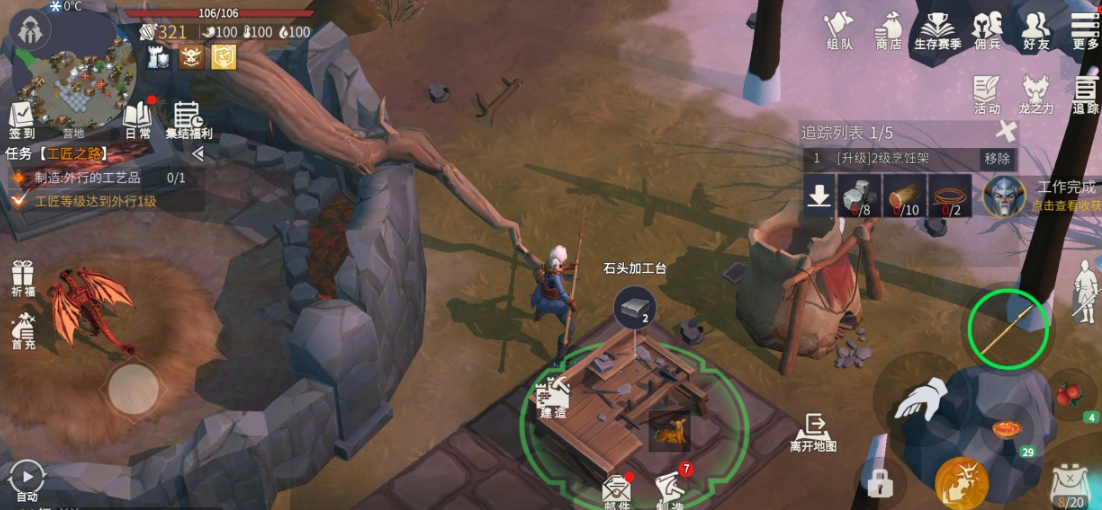Toggle the 自动 auto mode button

[27, 478]
